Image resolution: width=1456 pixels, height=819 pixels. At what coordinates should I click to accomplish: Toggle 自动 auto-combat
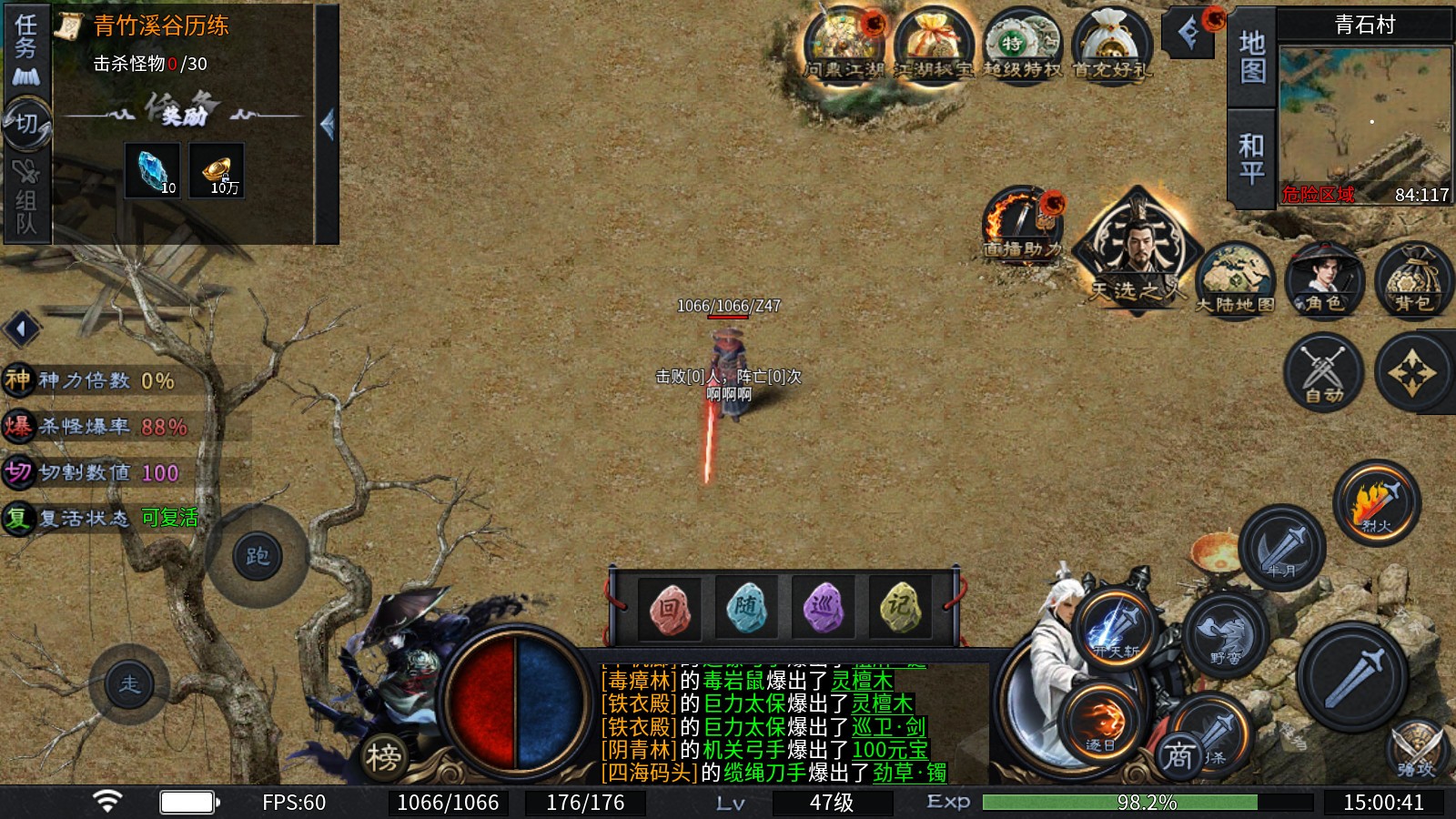(1323, 372)
